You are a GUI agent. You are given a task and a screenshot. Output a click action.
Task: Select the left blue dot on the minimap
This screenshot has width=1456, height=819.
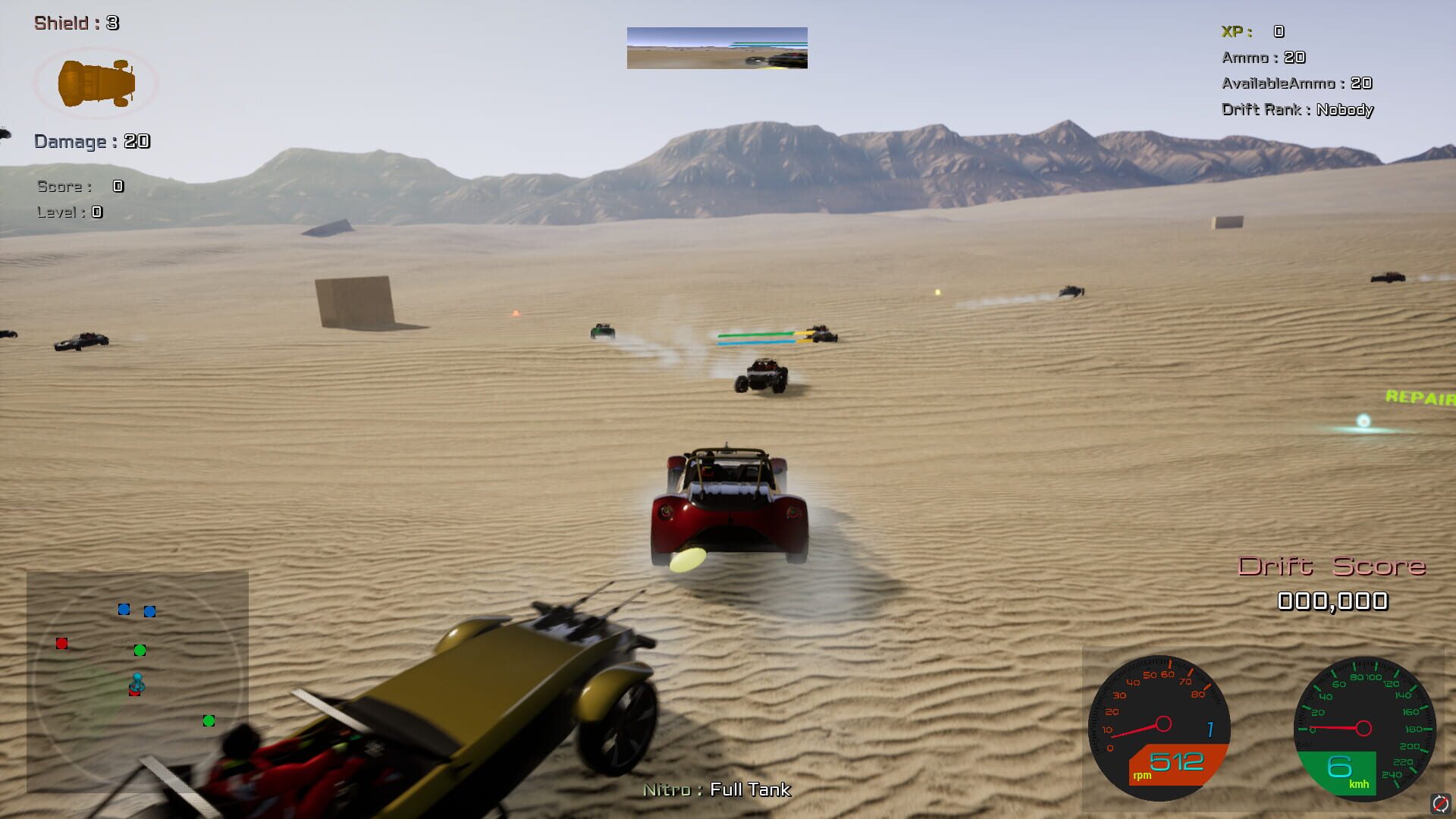pos(124,610)
